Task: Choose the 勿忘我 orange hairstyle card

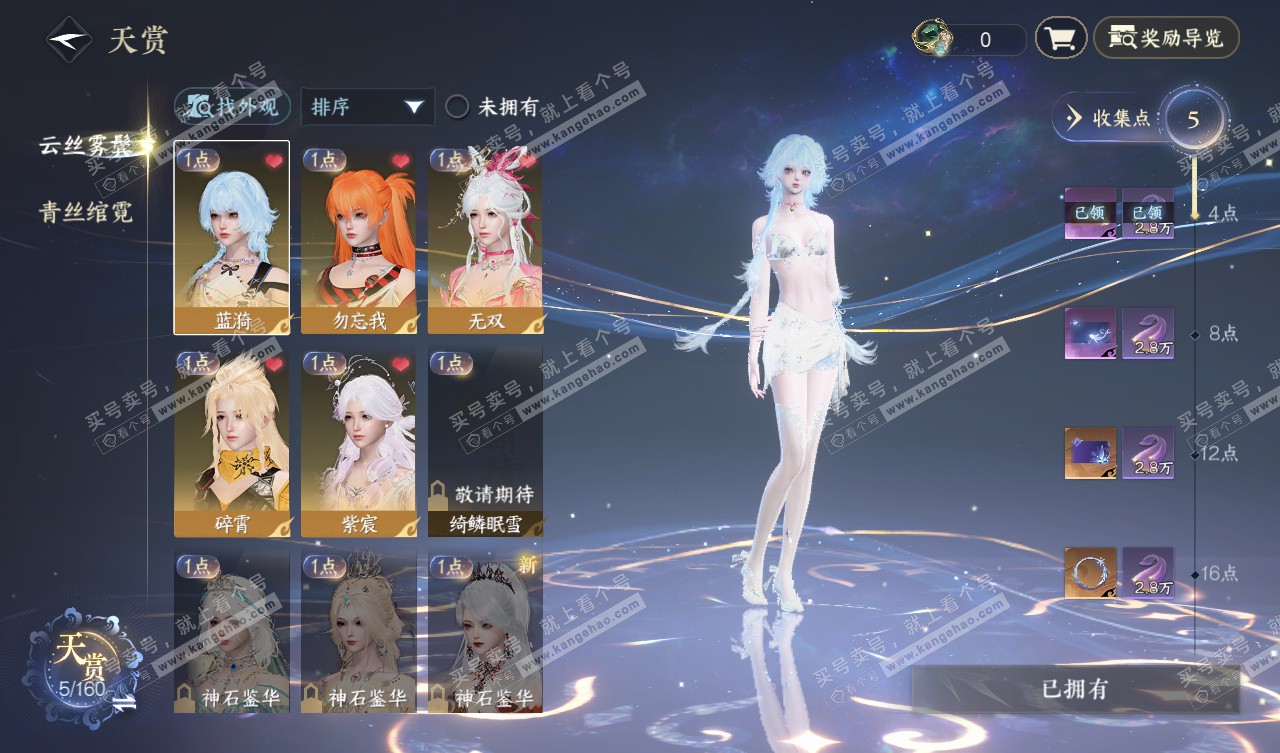Action: coord(358,237)
